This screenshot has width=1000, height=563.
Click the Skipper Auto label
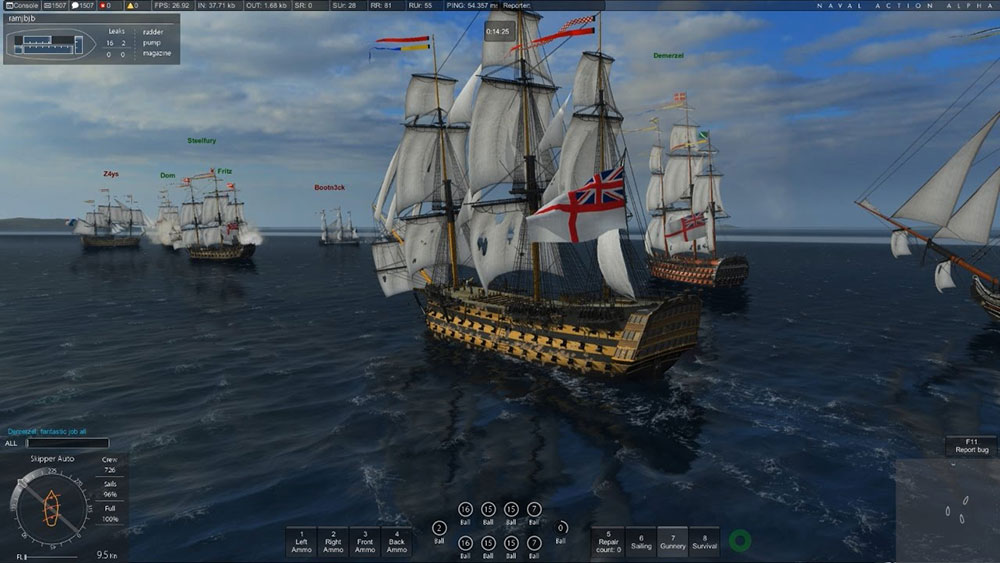click(x=51, y=458)
